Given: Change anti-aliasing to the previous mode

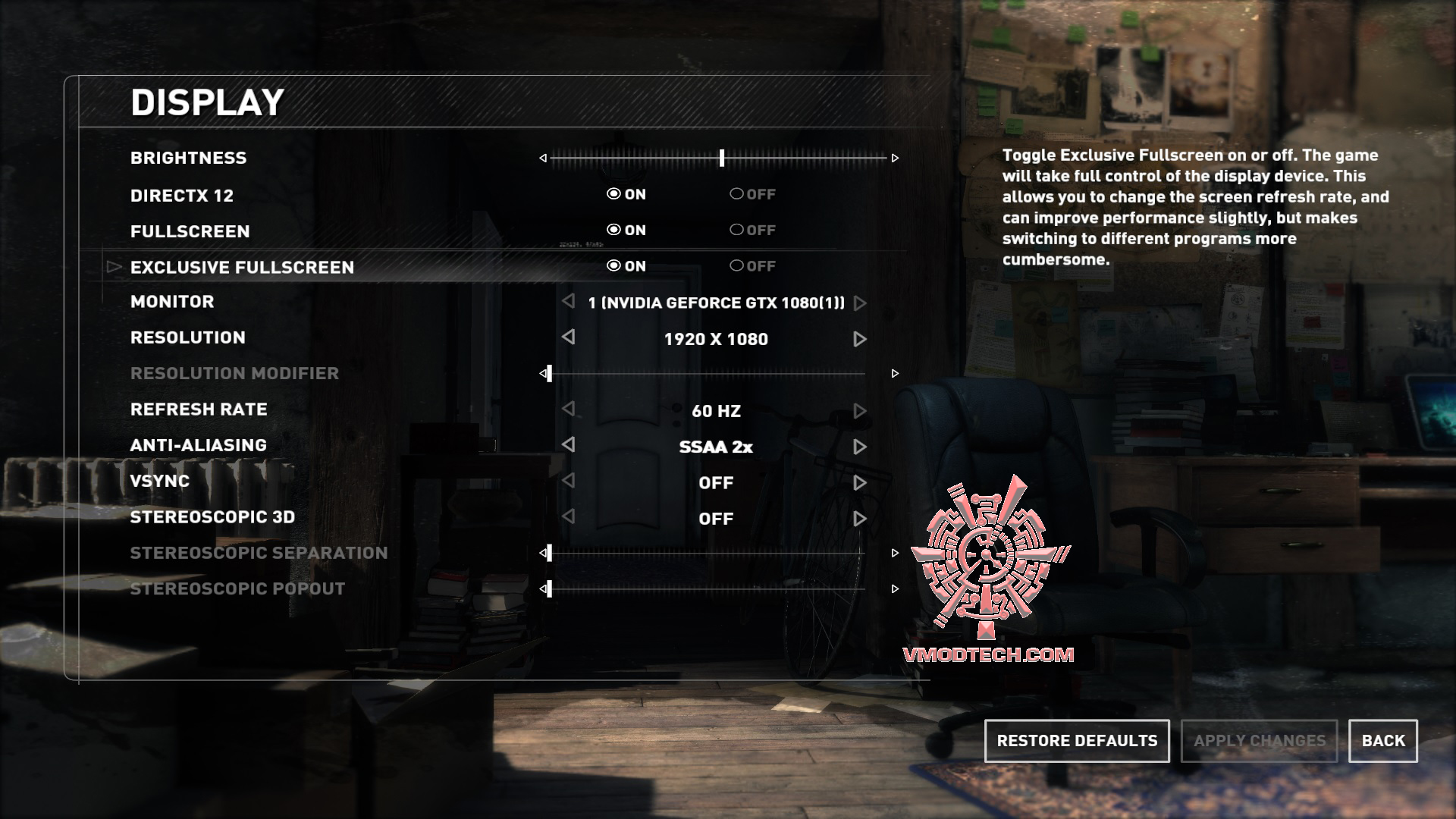Looking at the screenshot, I should (x=569, y=444).
